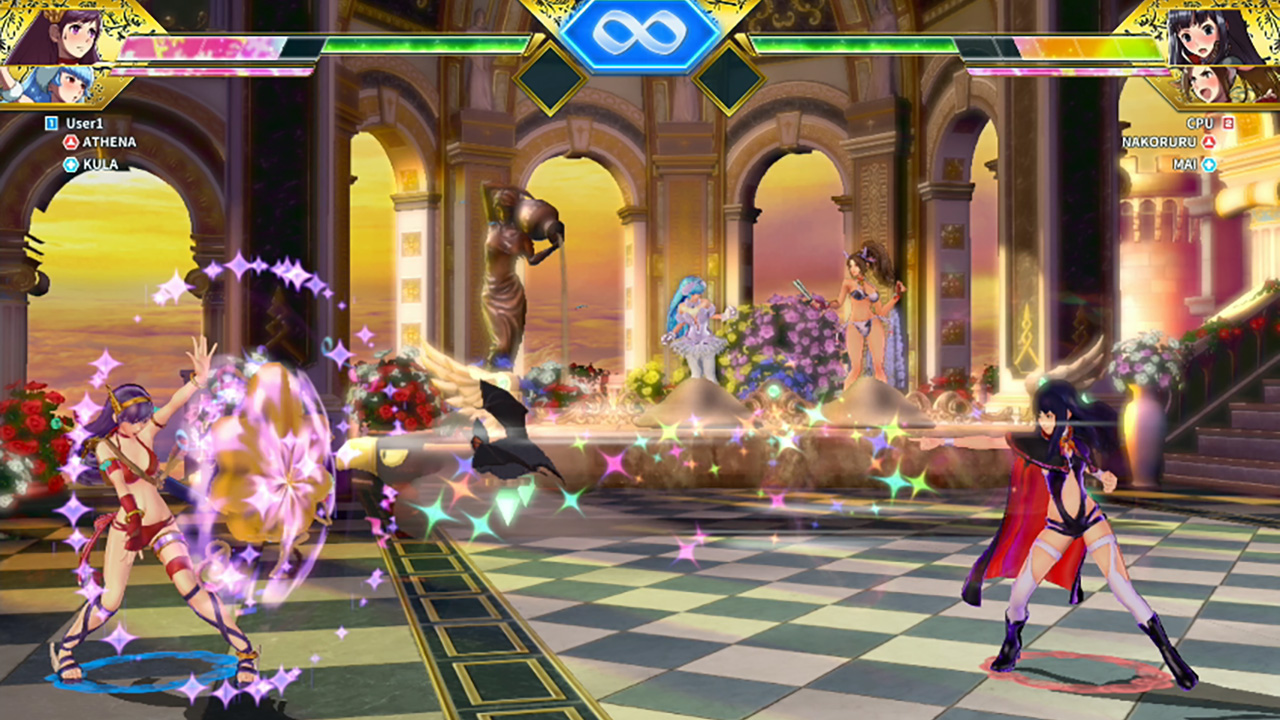Select the red ATHENA character emblem icon
This screenshot has width=1280, height=720.
[70, 142]
